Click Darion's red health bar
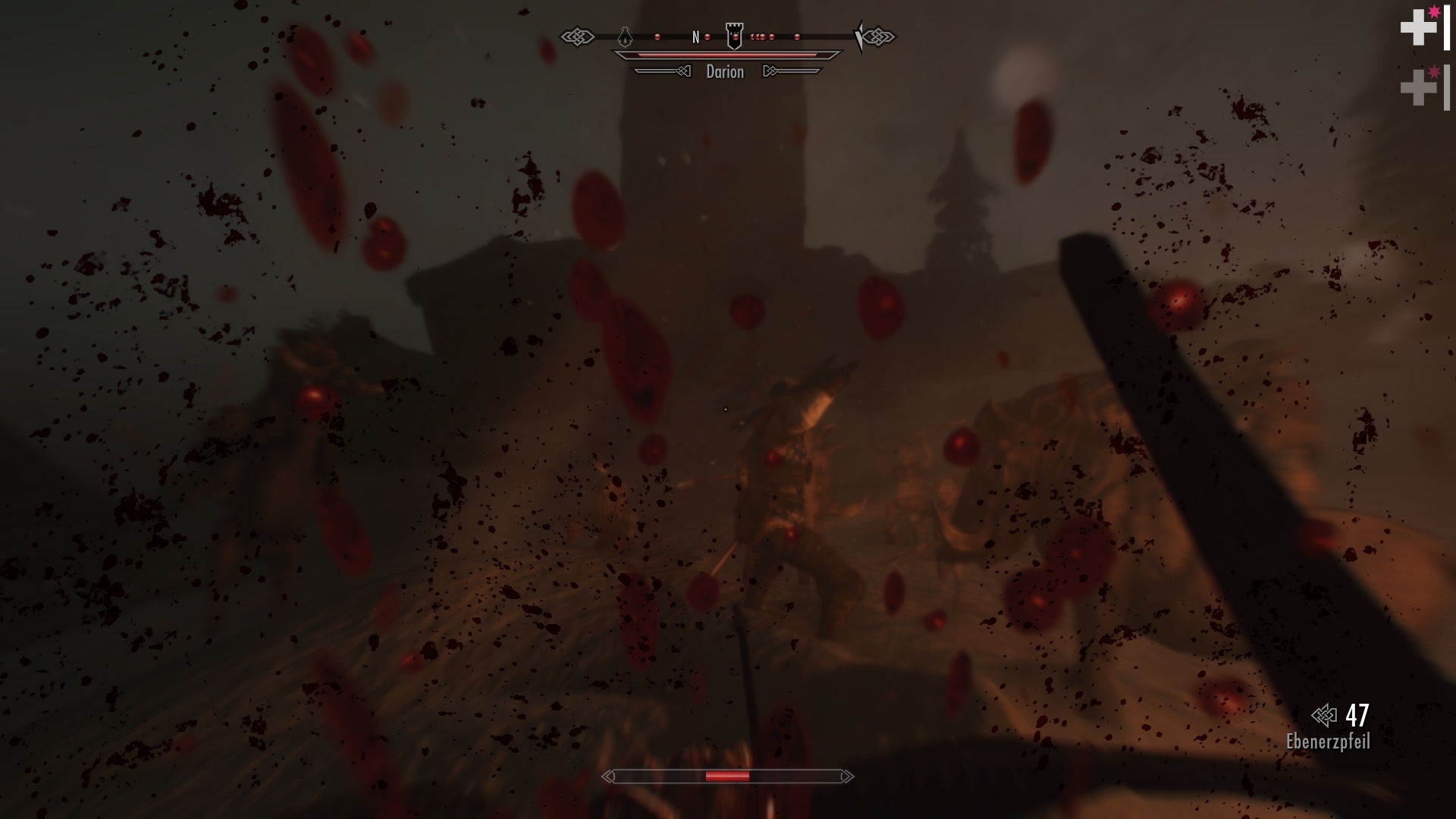Viewport: 1456px width, 819px height. point(733,55)
